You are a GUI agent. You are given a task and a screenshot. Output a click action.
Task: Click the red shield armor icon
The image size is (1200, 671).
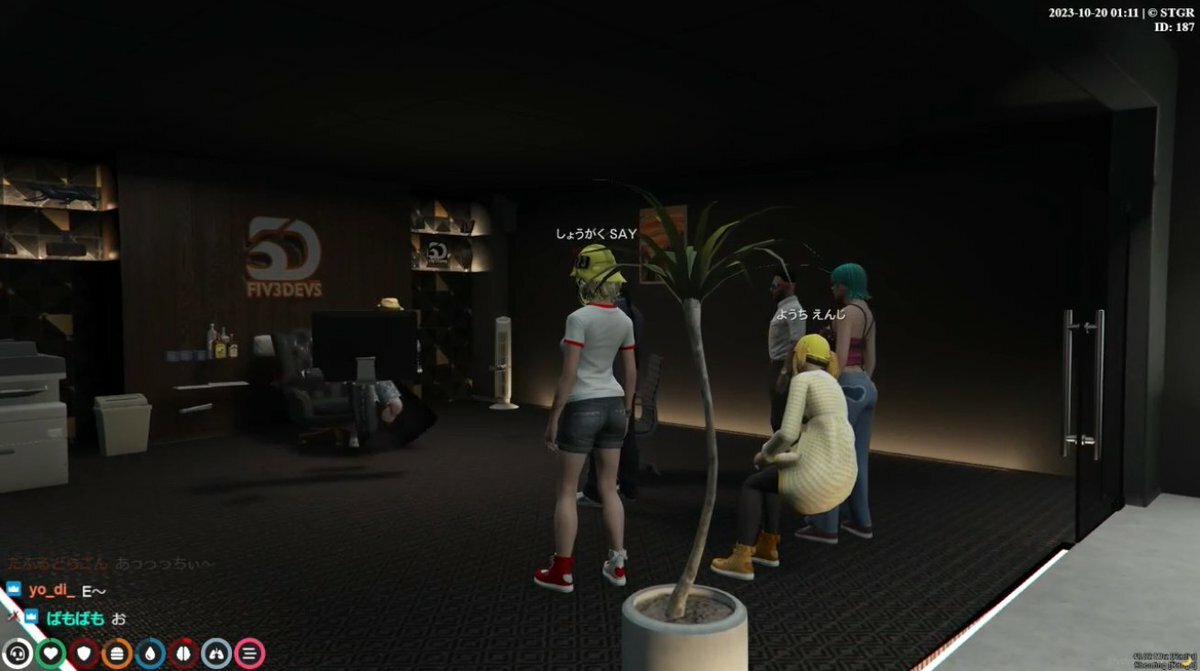85,654
